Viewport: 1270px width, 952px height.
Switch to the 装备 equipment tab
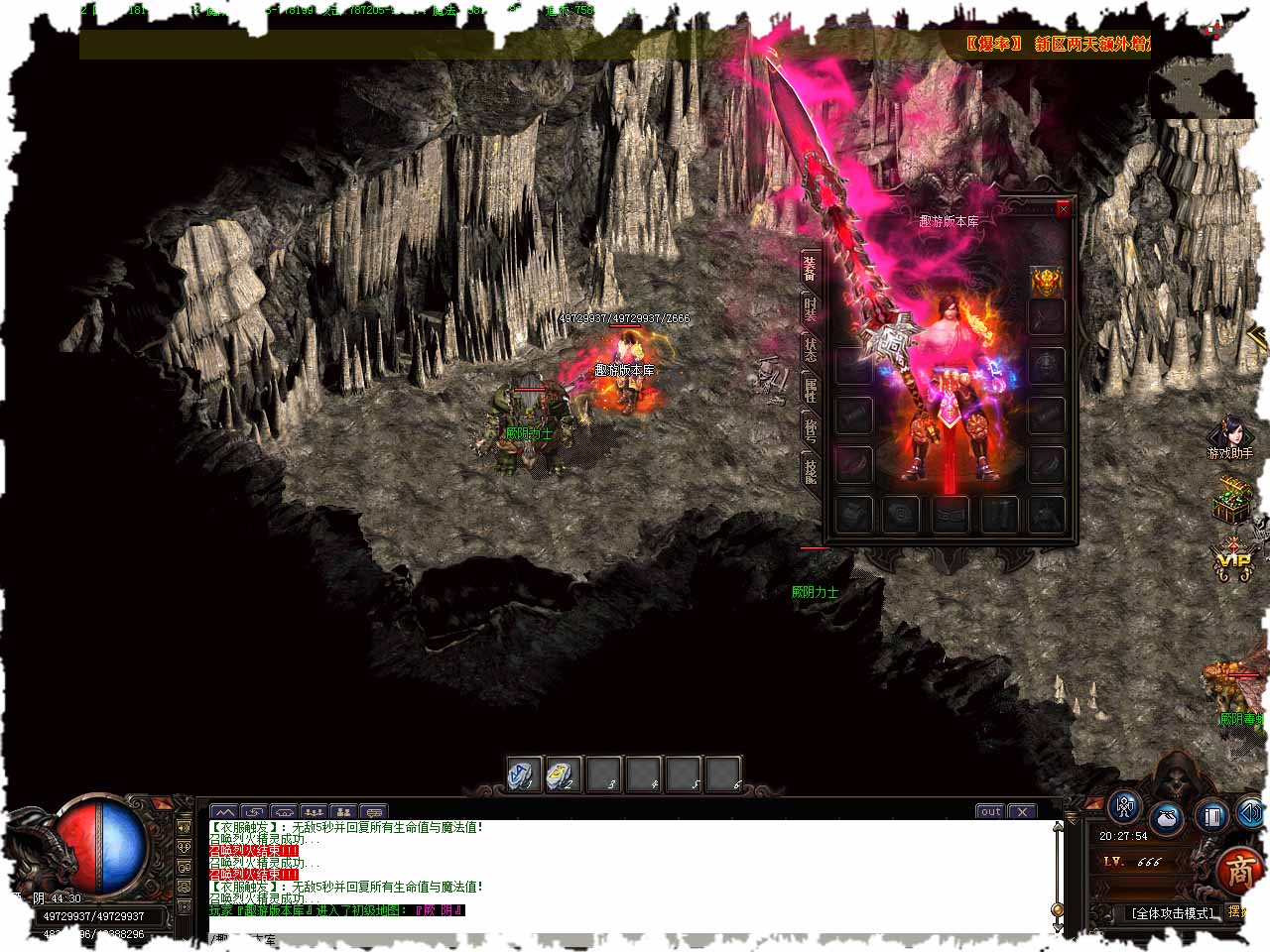click(810, 268)
